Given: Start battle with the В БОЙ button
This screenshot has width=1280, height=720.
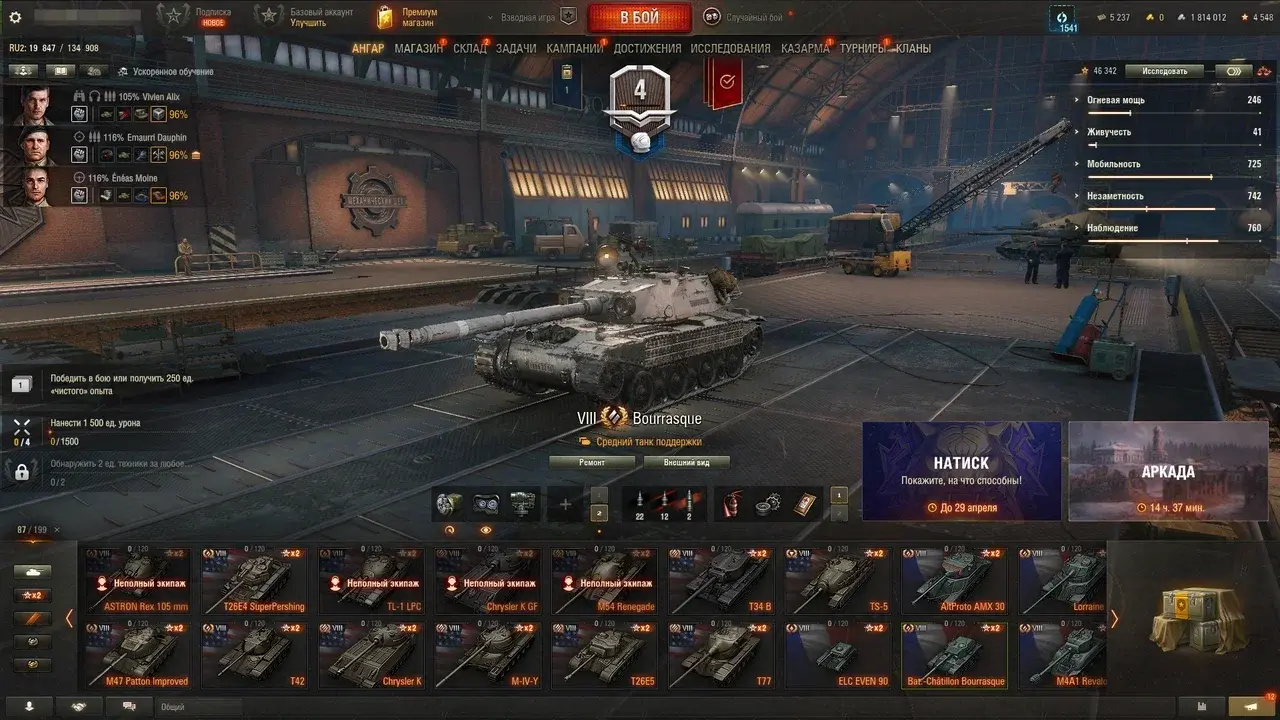Looking at the screenshot, I should tap(639, 17).
